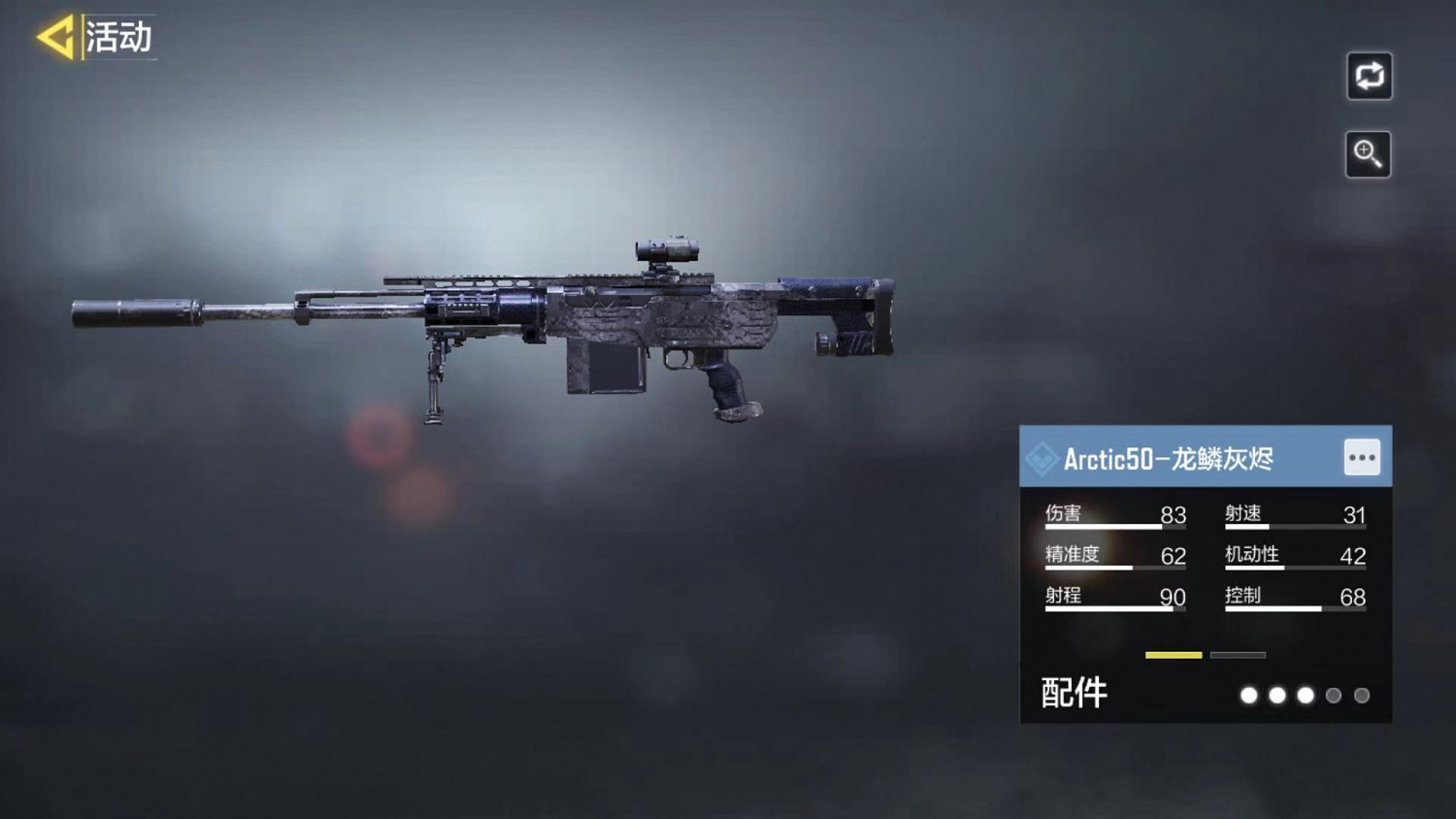This screenshot has width=1456, height=819.
Task: Click the rotate weapon view icon
Action: coord(1369,77)
